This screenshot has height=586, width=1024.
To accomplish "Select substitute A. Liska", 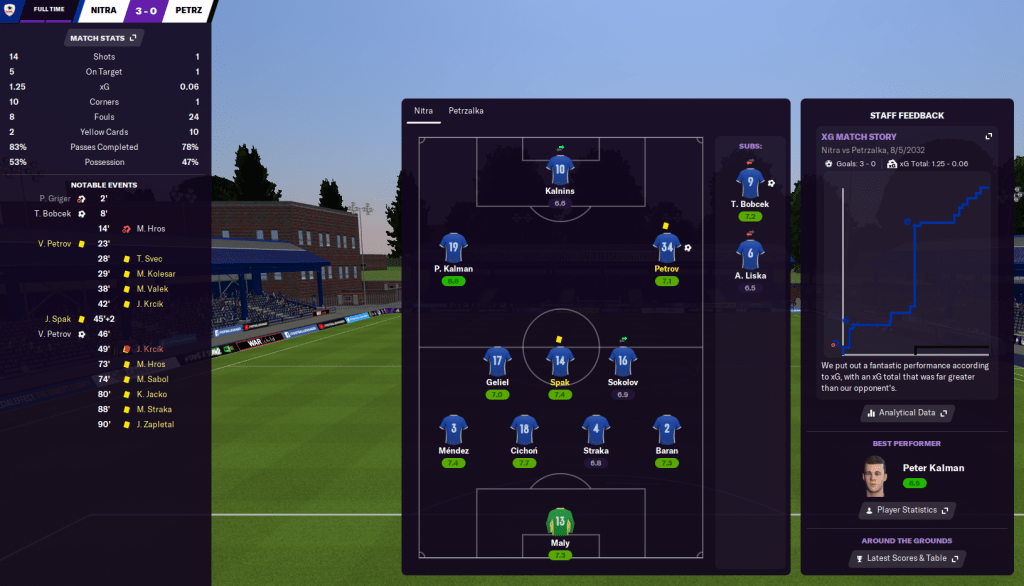I will click(x=749, y=254).
